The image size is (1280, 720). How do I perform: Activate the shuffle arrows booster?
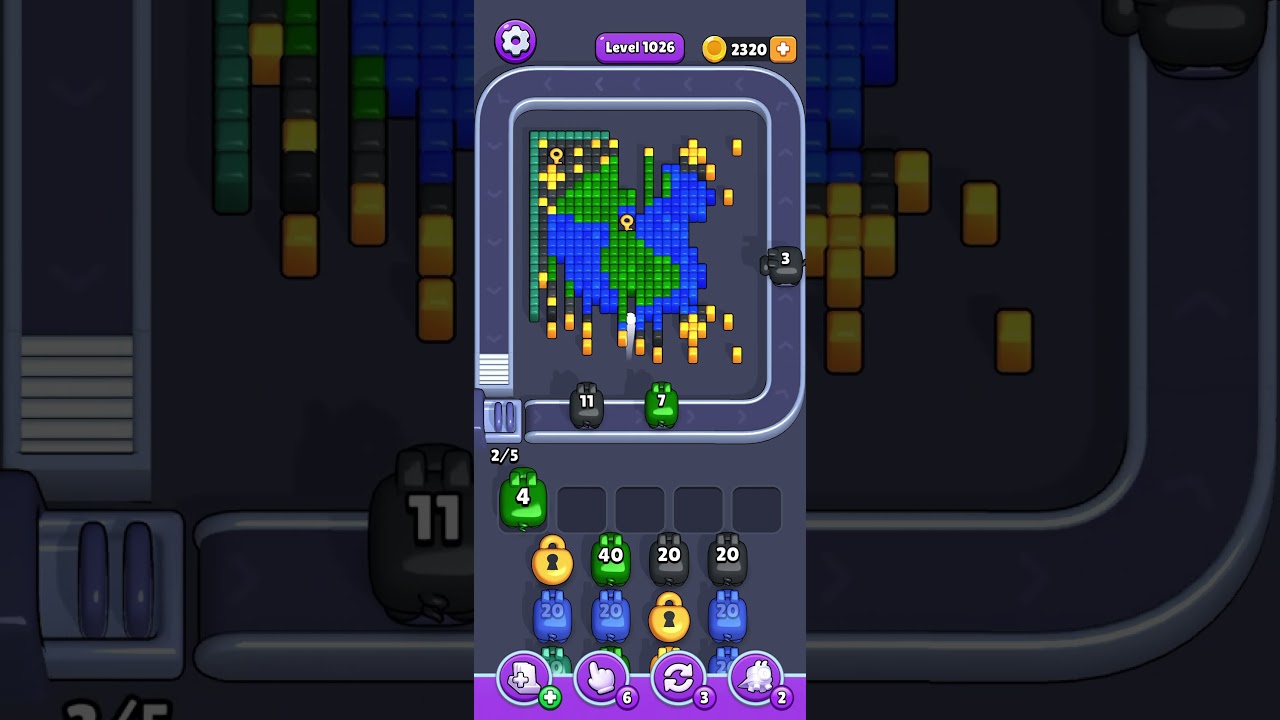click(x=678, y=679)
